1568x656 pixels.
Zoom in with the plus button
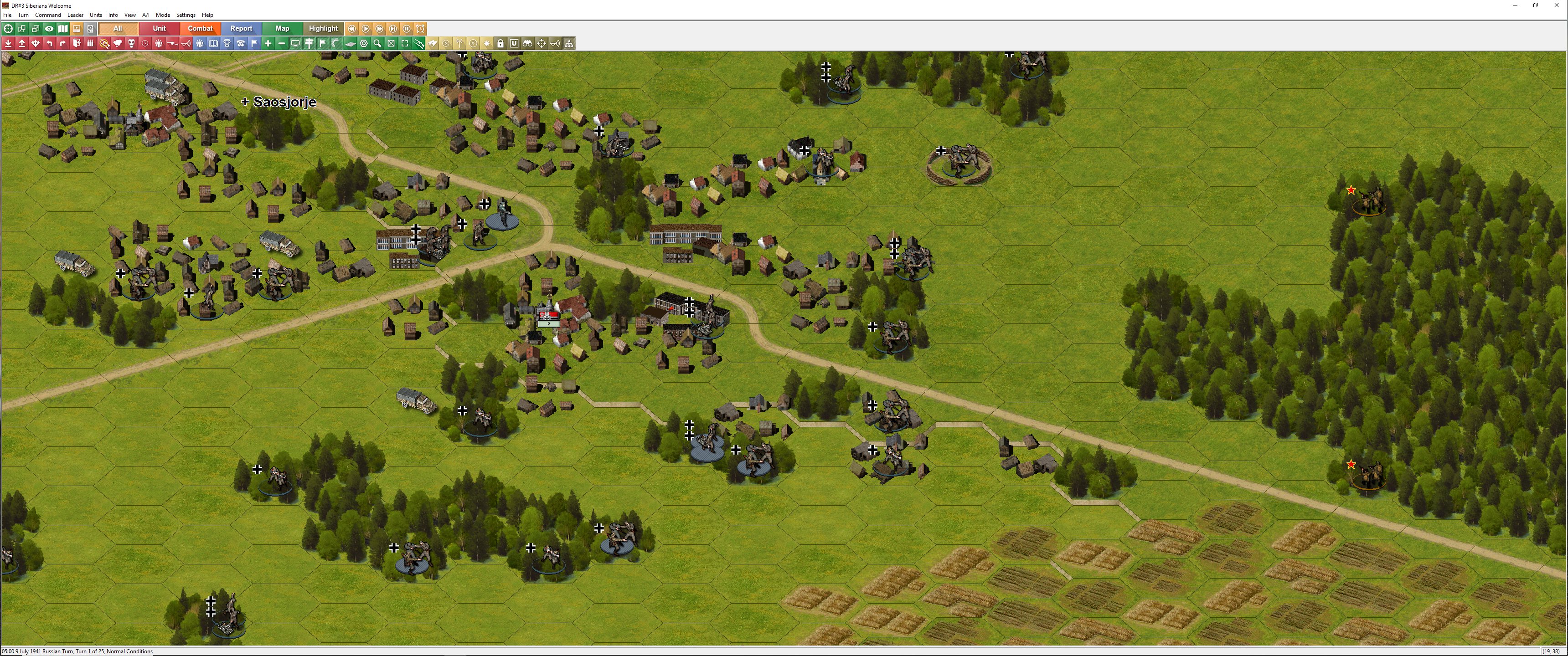(x=268, y=43)
